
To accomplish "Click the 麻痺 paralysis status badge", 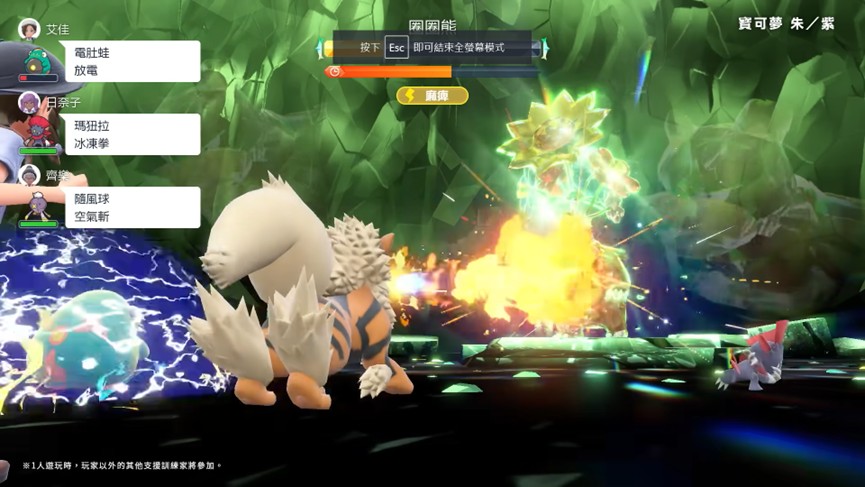I will (433, 95).
